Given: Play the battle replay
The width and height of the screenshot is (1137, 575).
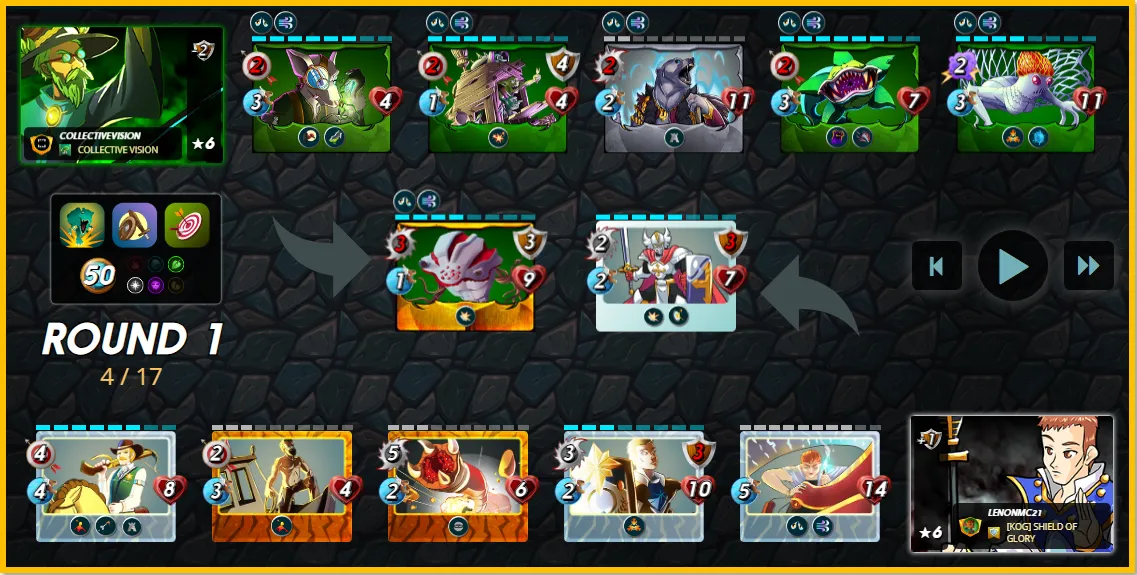Looking at the screenshot, I should 1012,266.
